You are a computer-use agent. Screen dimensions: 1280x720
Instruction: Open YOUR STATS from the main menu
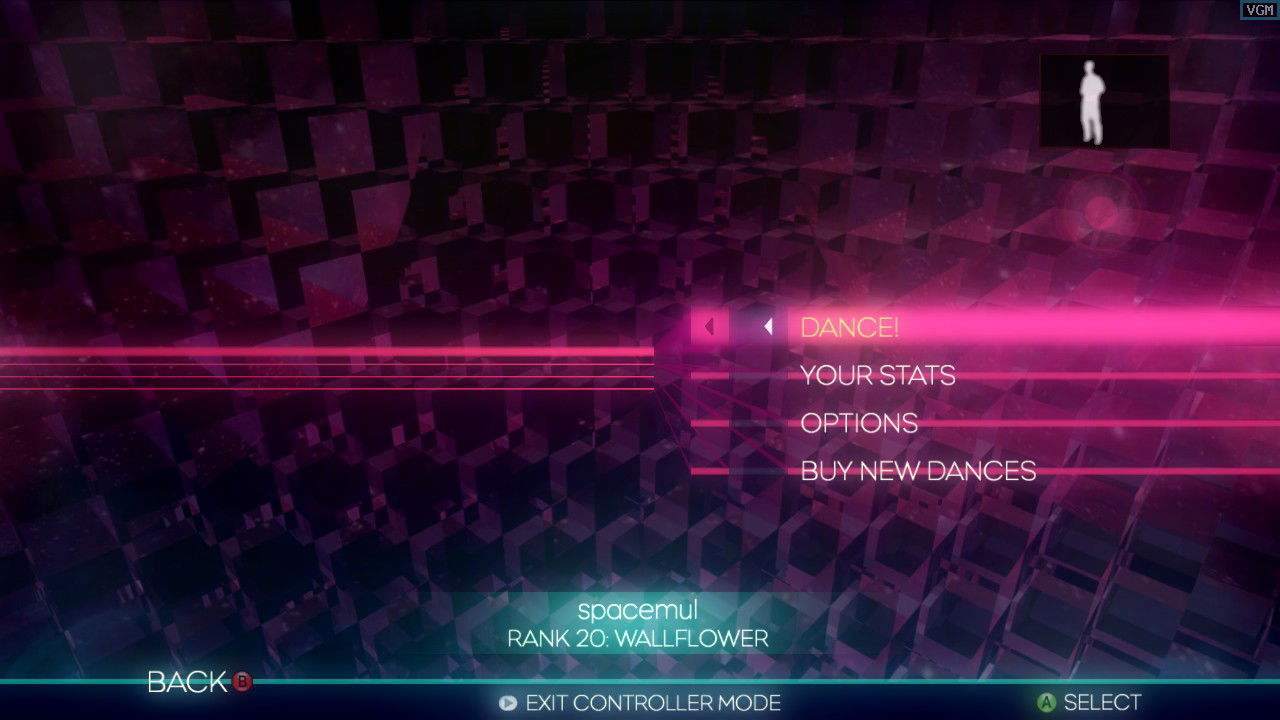coord(877,375)
